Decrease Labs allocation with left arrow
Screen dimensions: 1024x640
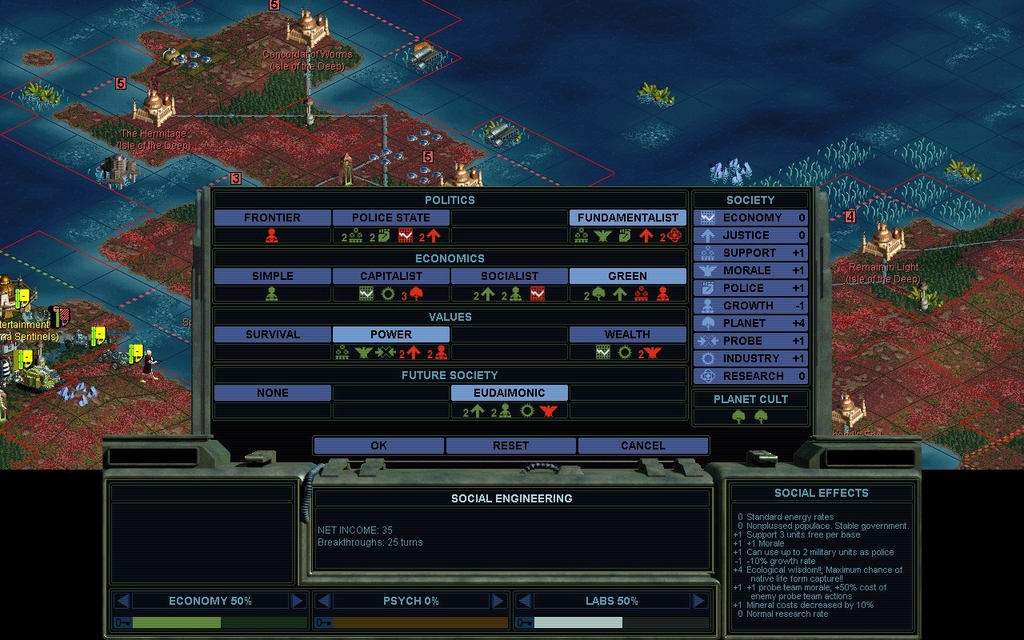coord(522,601)
